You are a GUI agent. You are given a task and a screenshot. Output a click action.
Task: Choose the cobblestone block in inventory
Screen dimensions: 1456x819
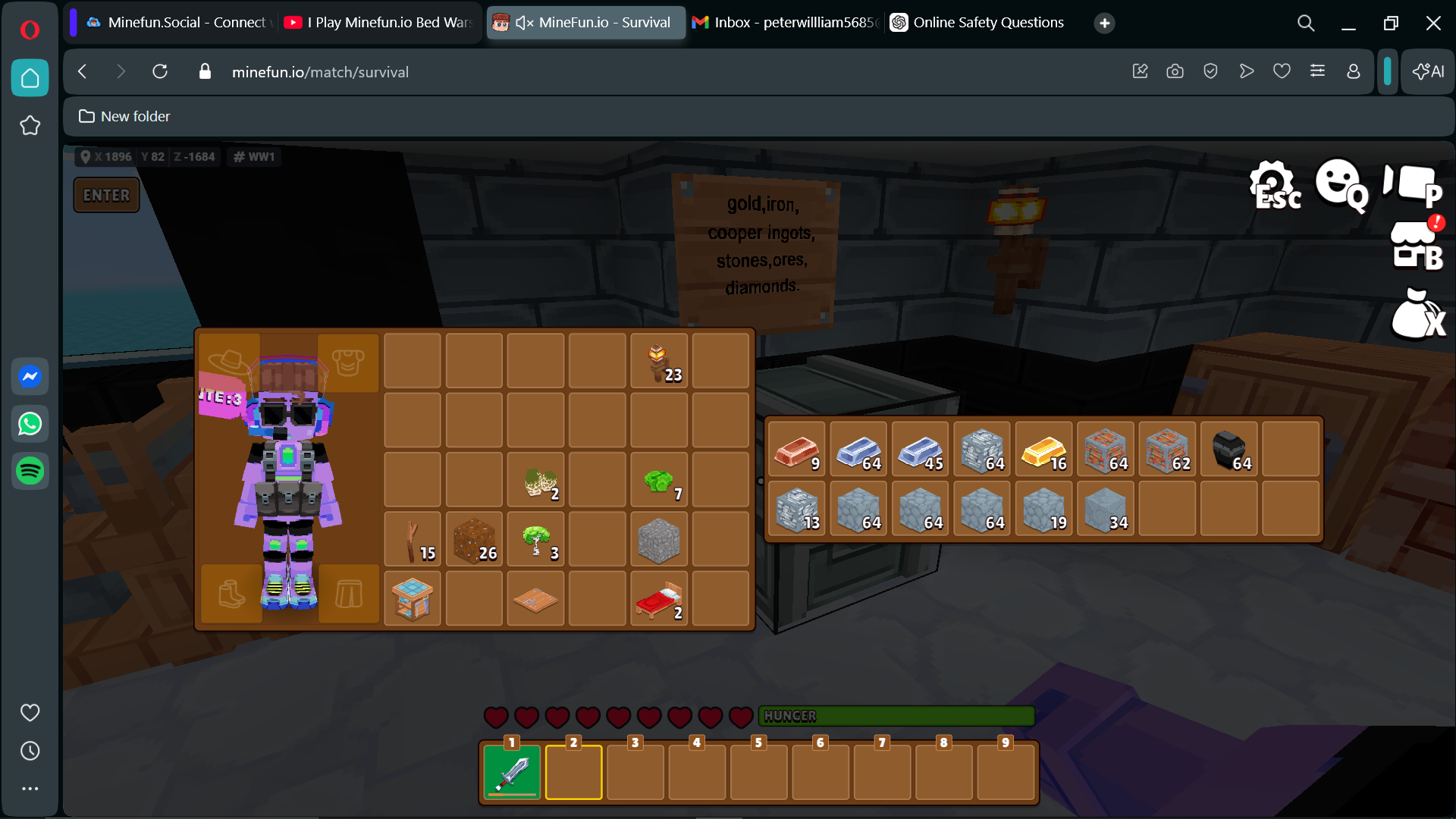659,540
